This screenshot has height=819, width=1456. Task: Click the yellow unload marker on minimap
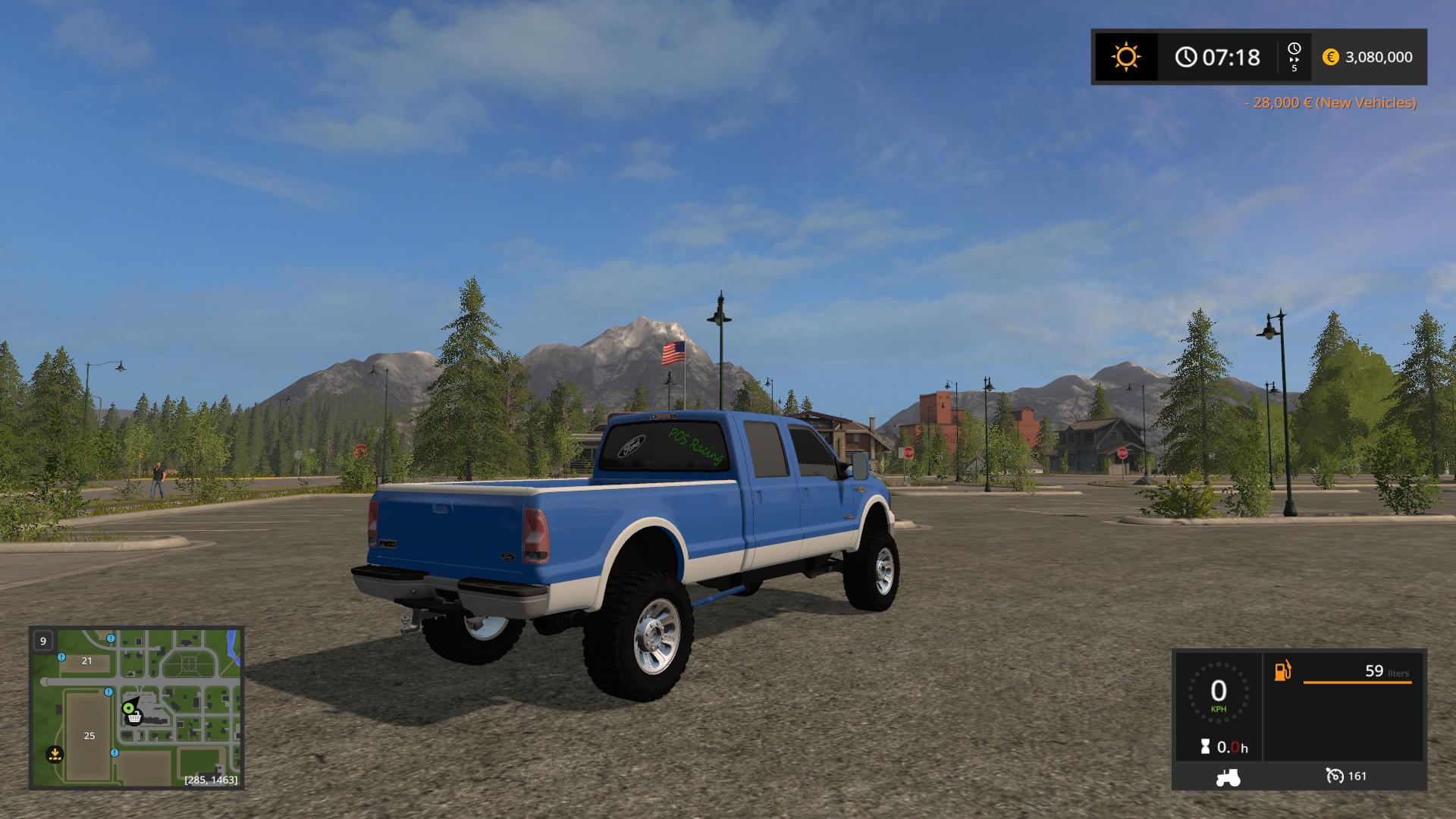[x=54, y=754]
